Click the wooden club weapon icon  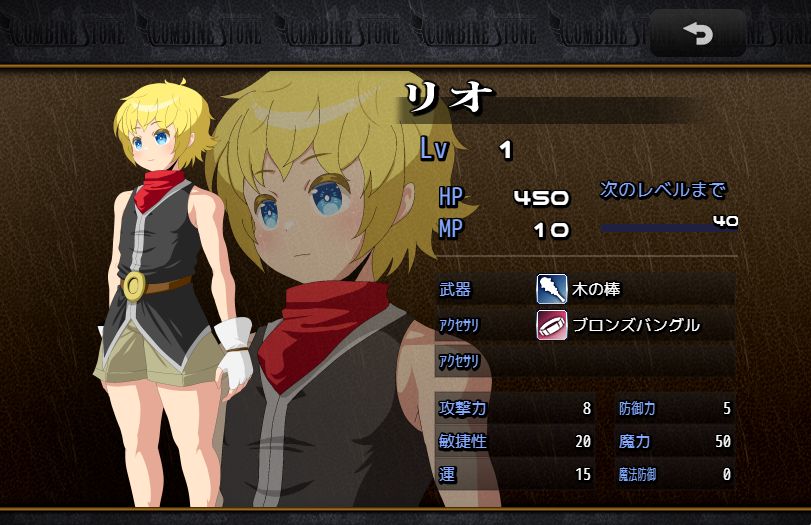(x=551, y=290)
